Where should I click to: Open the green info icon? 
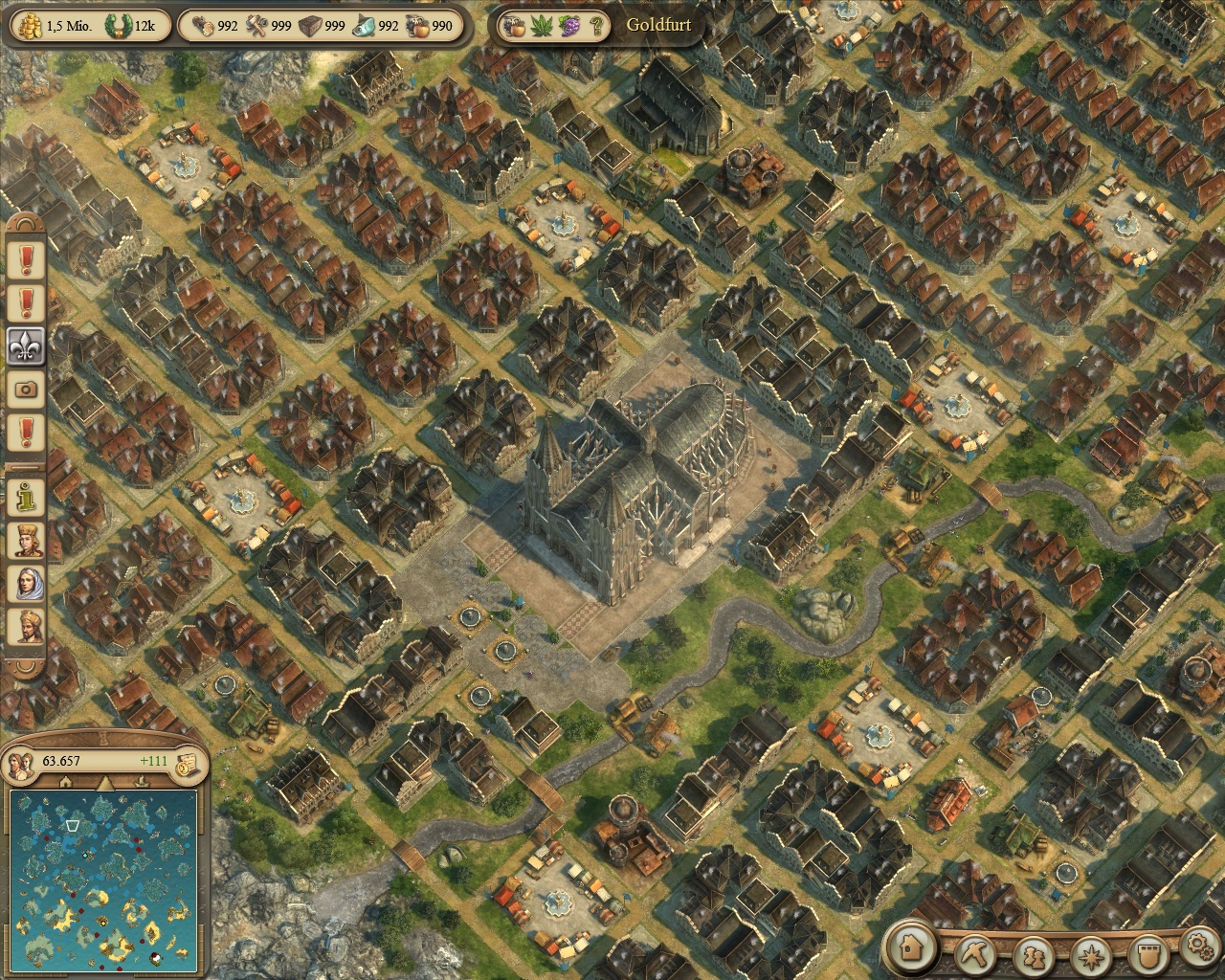pyautogui.click(x=26, y=495)
